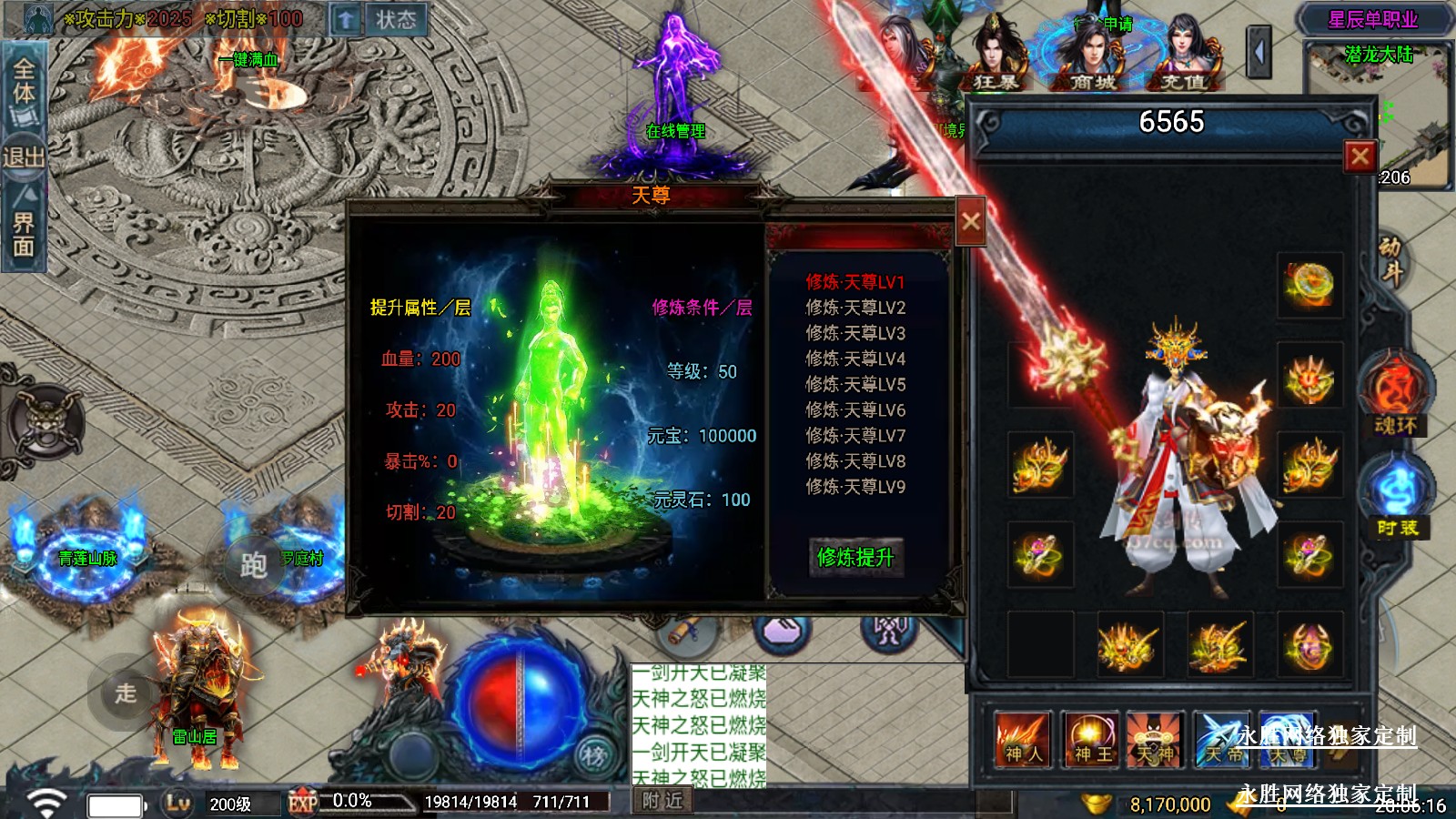This screenshot has height=819, width=1456.
Task: Close the 天尊 cultivation window
Action: click(970, 221)
